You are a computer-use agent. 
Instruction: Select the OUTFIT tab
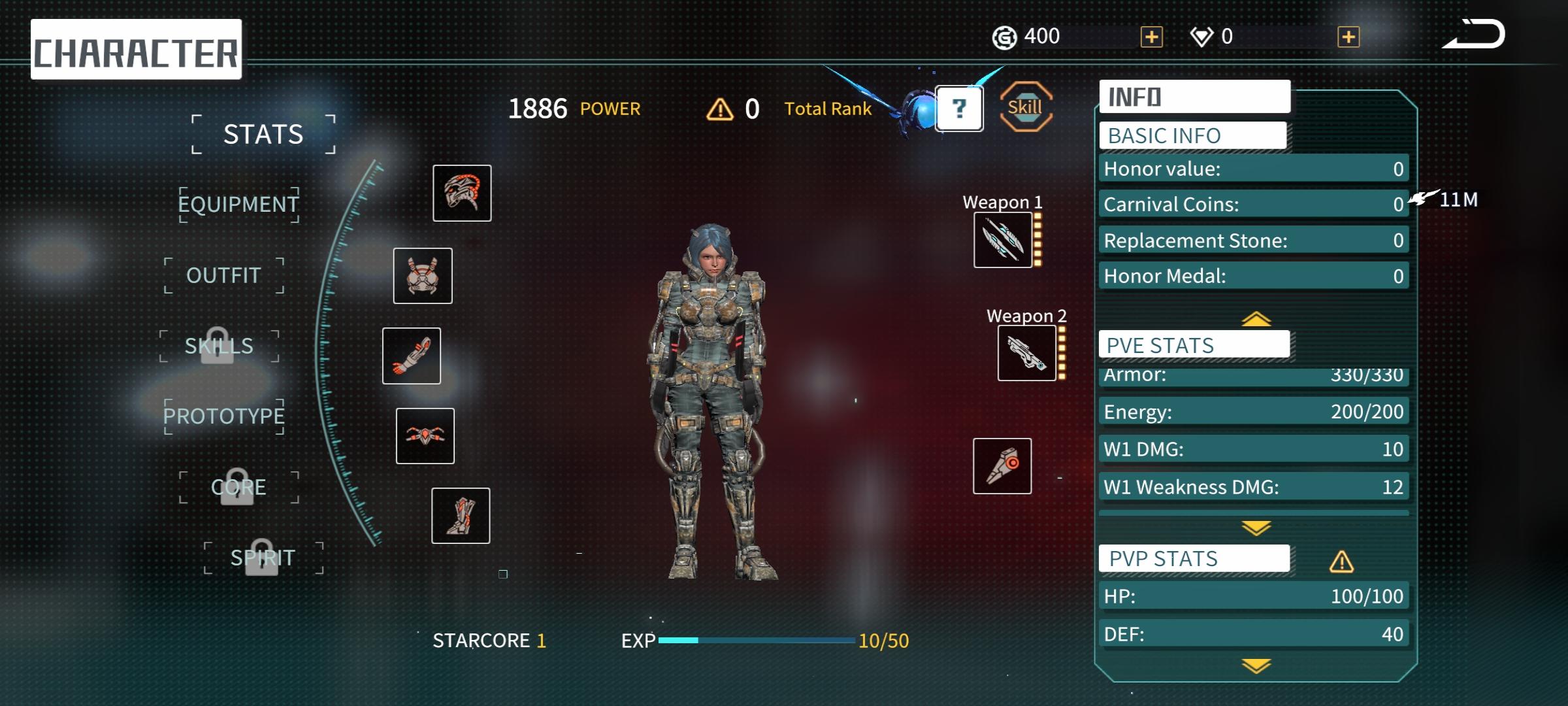(x=223, y=275)
